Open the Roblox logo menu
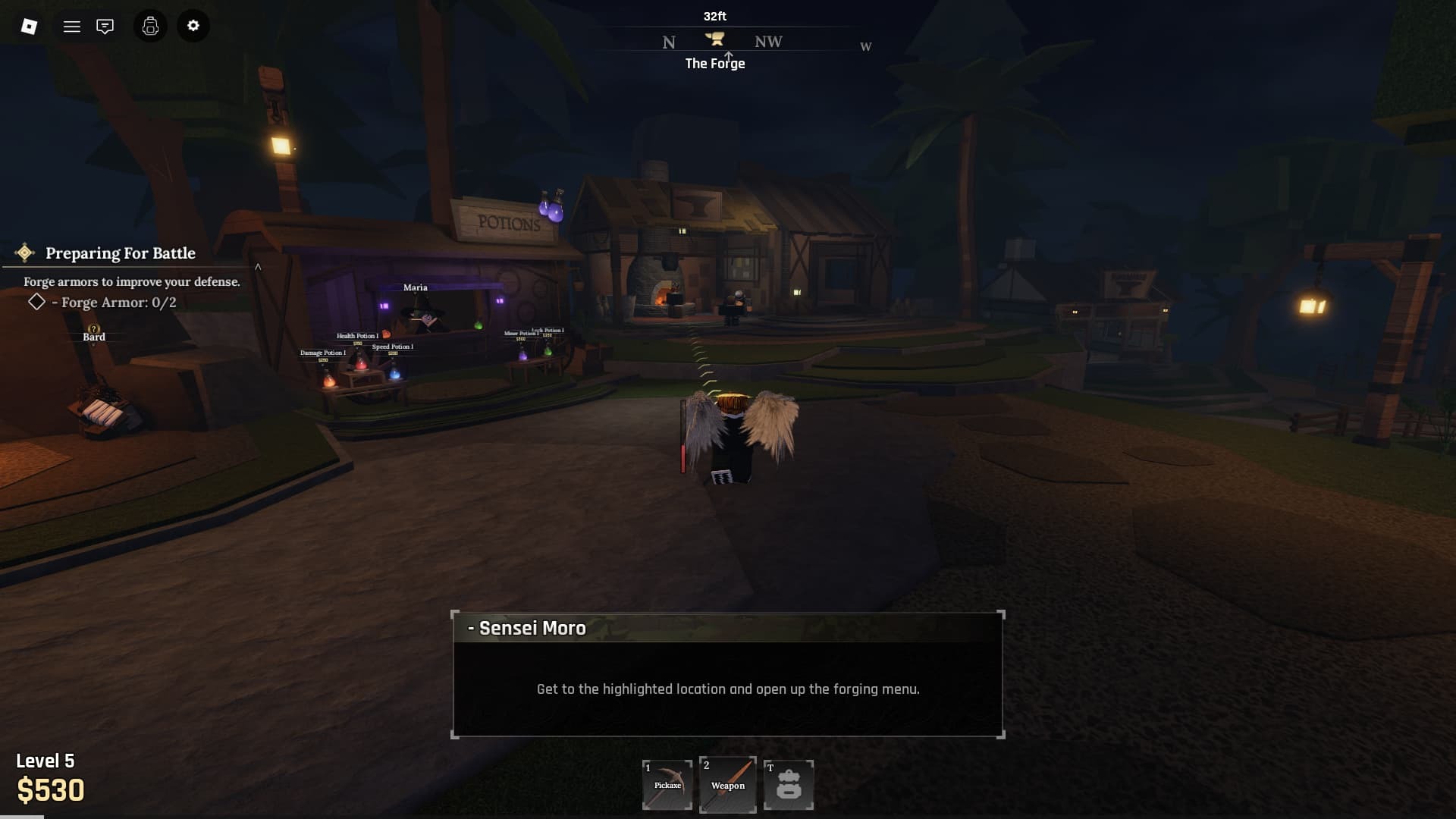Image resolution: width=1456 pixels, height=819 pixels. [x=29, y=27]
